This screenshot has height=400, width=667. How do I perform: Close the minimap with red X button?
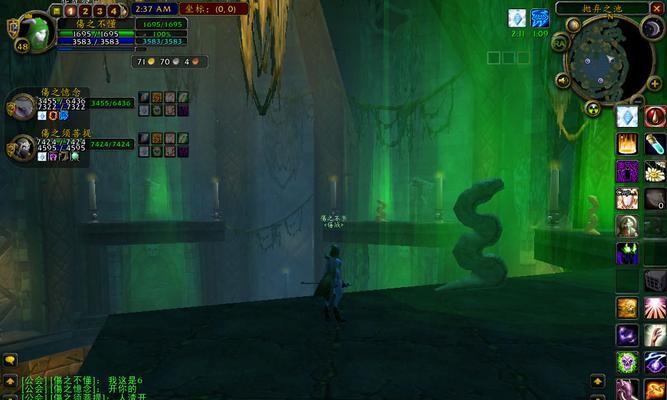656,7
